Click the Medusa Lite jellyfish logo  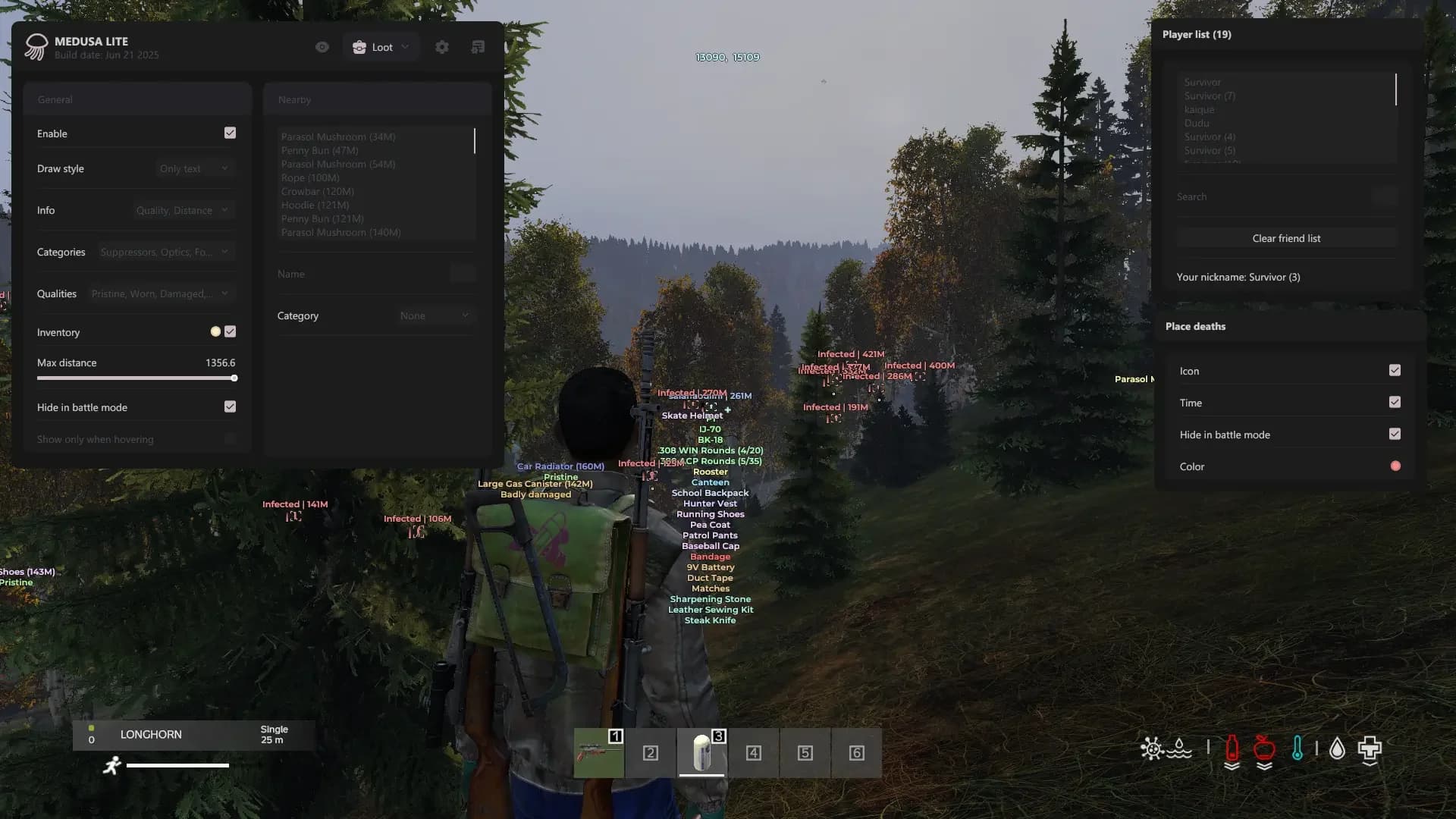(x=35, y=46)
